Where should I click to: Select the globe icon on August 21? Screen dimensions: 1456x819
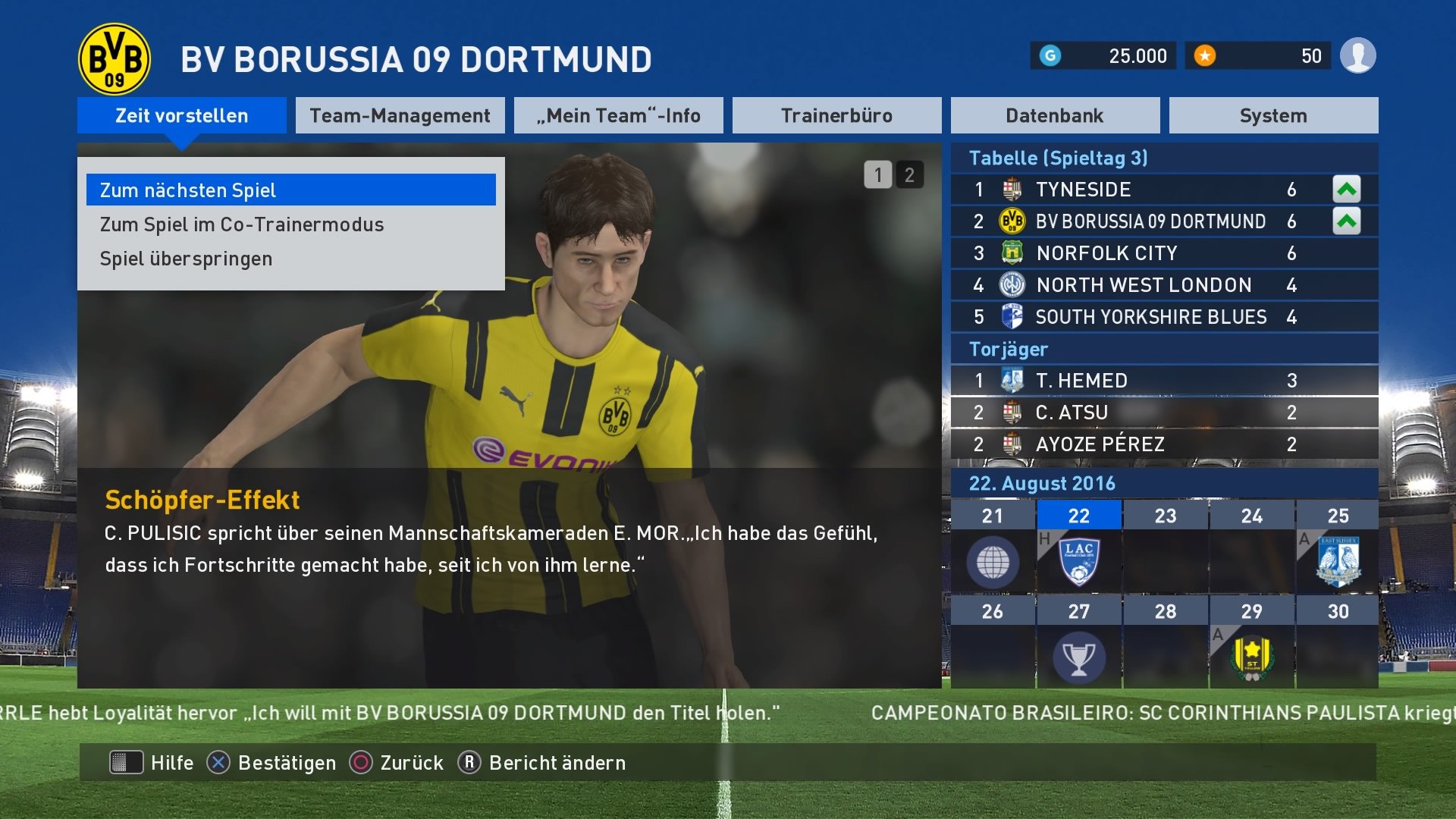pyautogui.click(x=993, y=561)
